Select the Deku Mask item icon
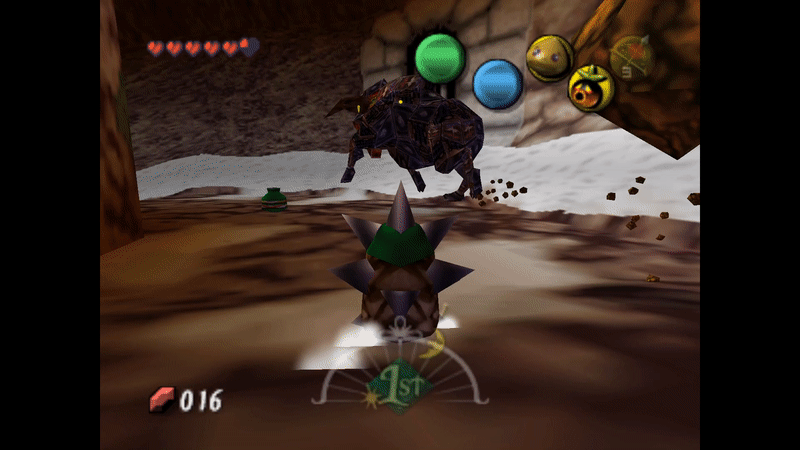The height and width of the screenshot is (450, 800). [x=591, y=88]
